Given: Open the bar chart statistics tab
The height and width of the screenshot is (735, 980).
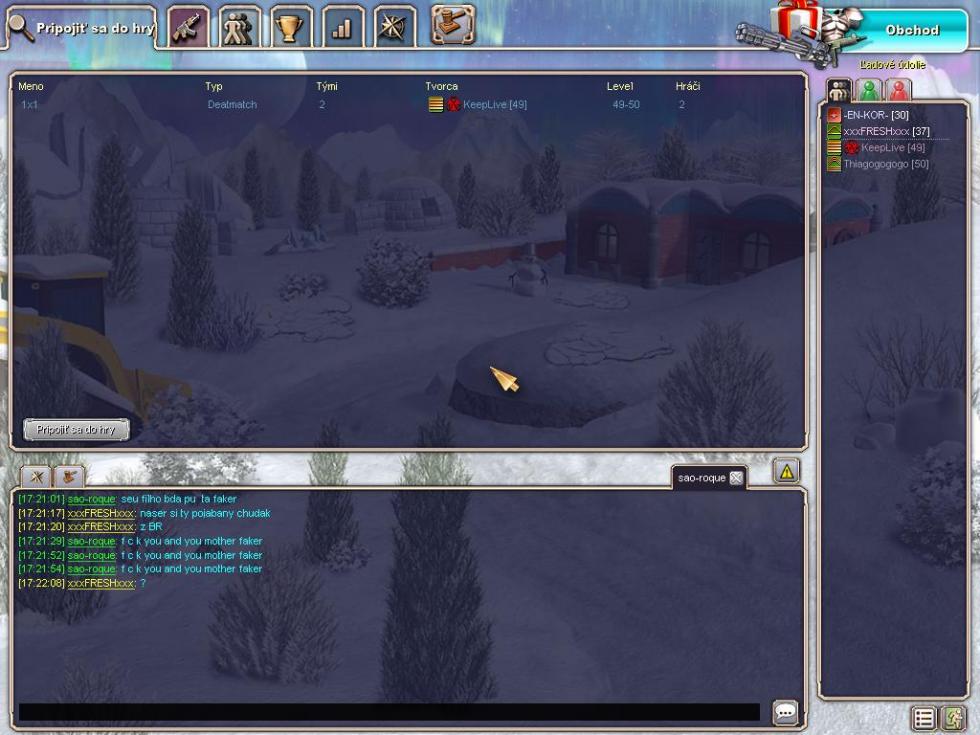Looking at the screenshot, I should coord(343,28).
